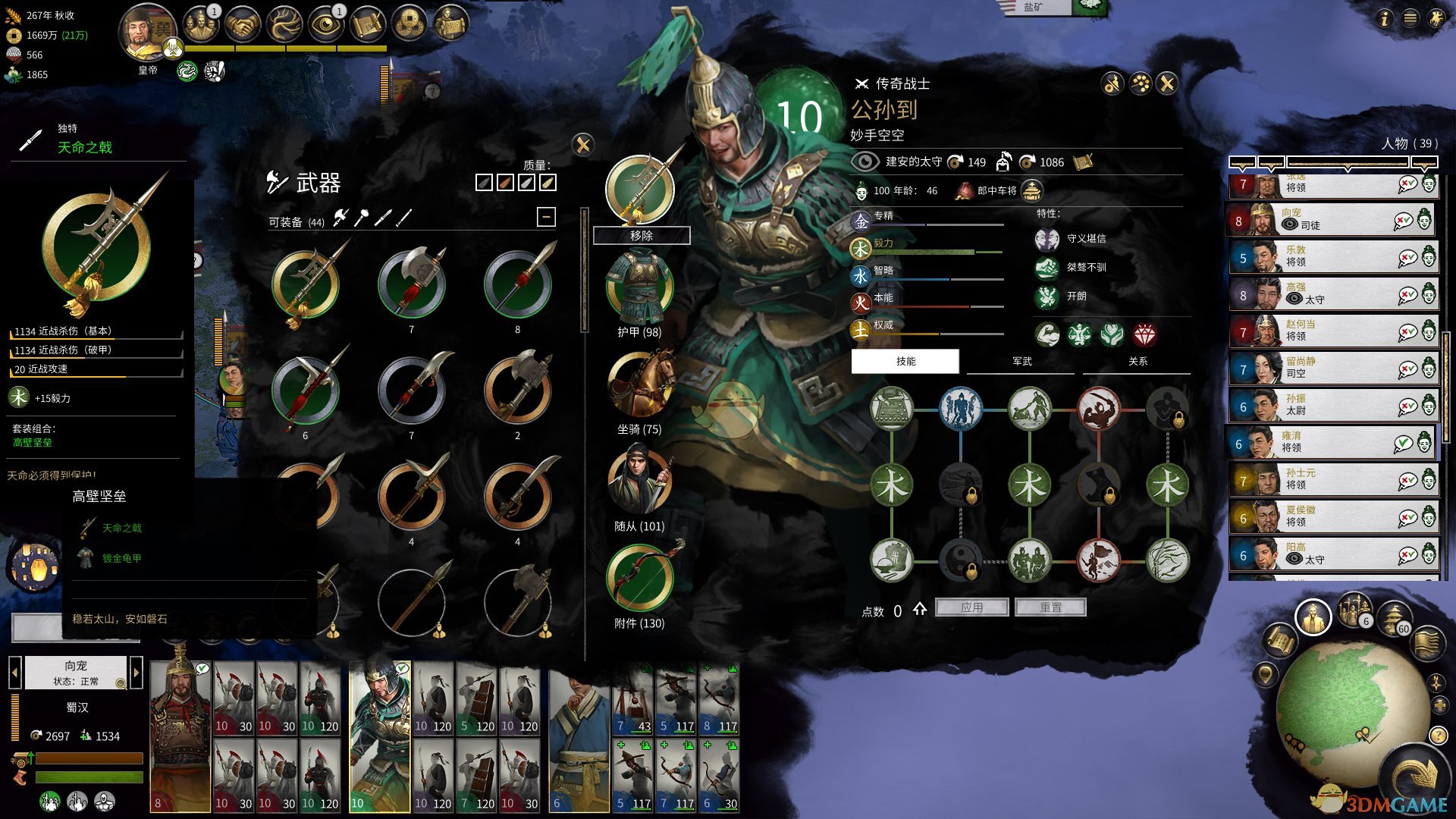The width and height of the screenshot is (1456, 819).
Task: Close the character details panel
Action: (x=1167, y=83)
